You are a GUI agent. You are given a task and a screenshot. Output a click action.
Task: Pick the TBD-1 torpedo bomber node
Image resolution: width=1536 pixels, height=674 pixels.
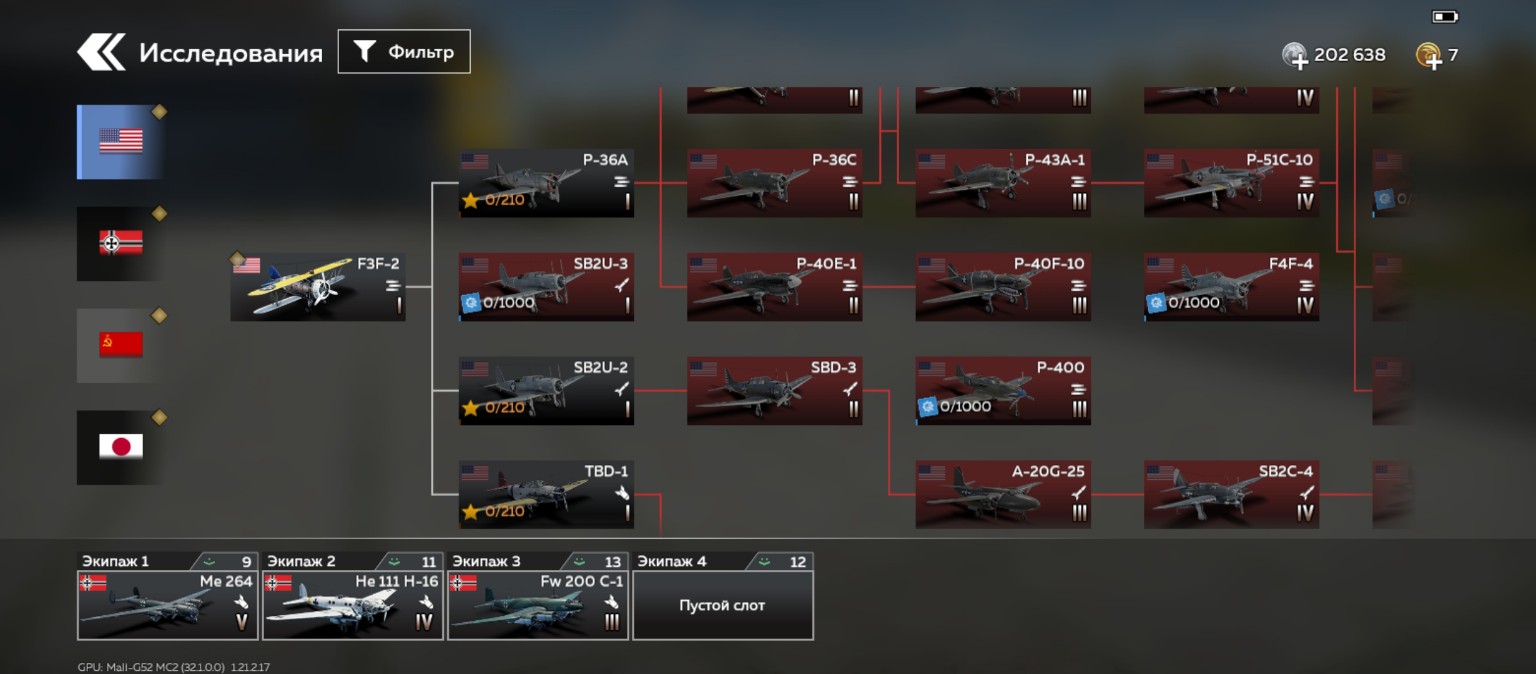[x=546, y=495]
